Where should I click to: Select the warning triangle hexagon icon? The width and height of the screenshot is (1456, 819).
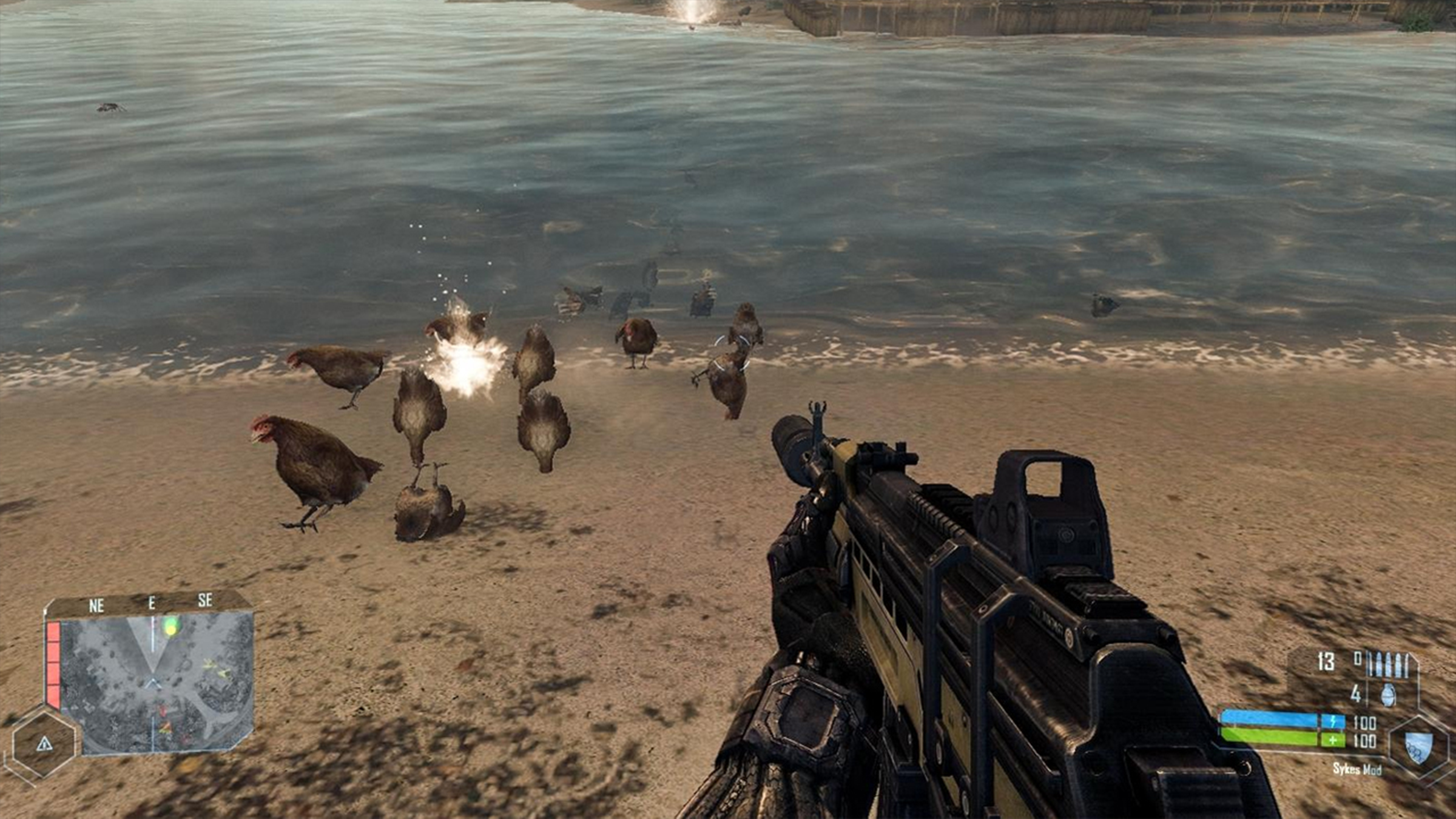44,744
